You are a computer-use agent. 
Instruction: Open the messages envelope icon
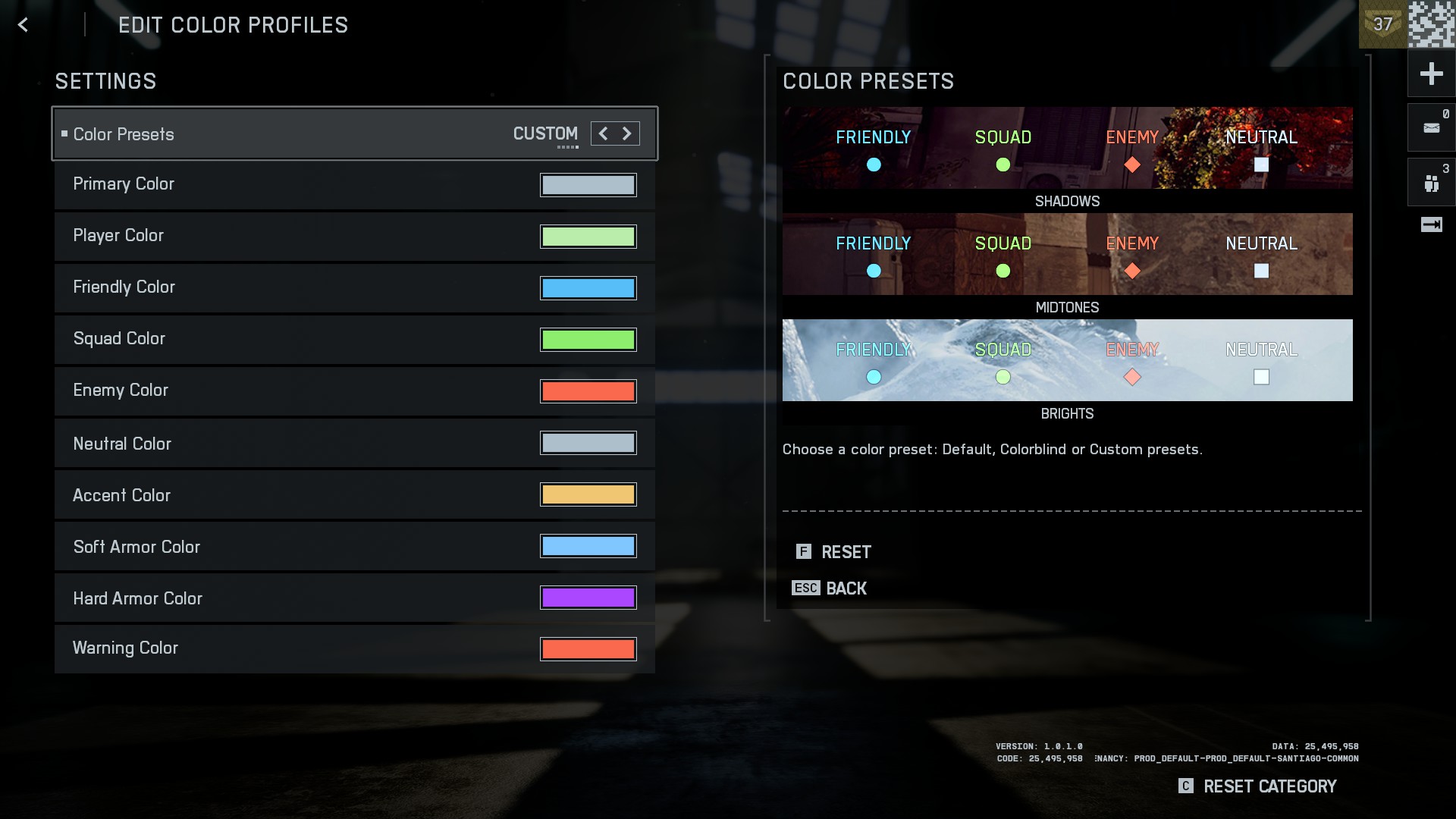tap(1431, 127)
